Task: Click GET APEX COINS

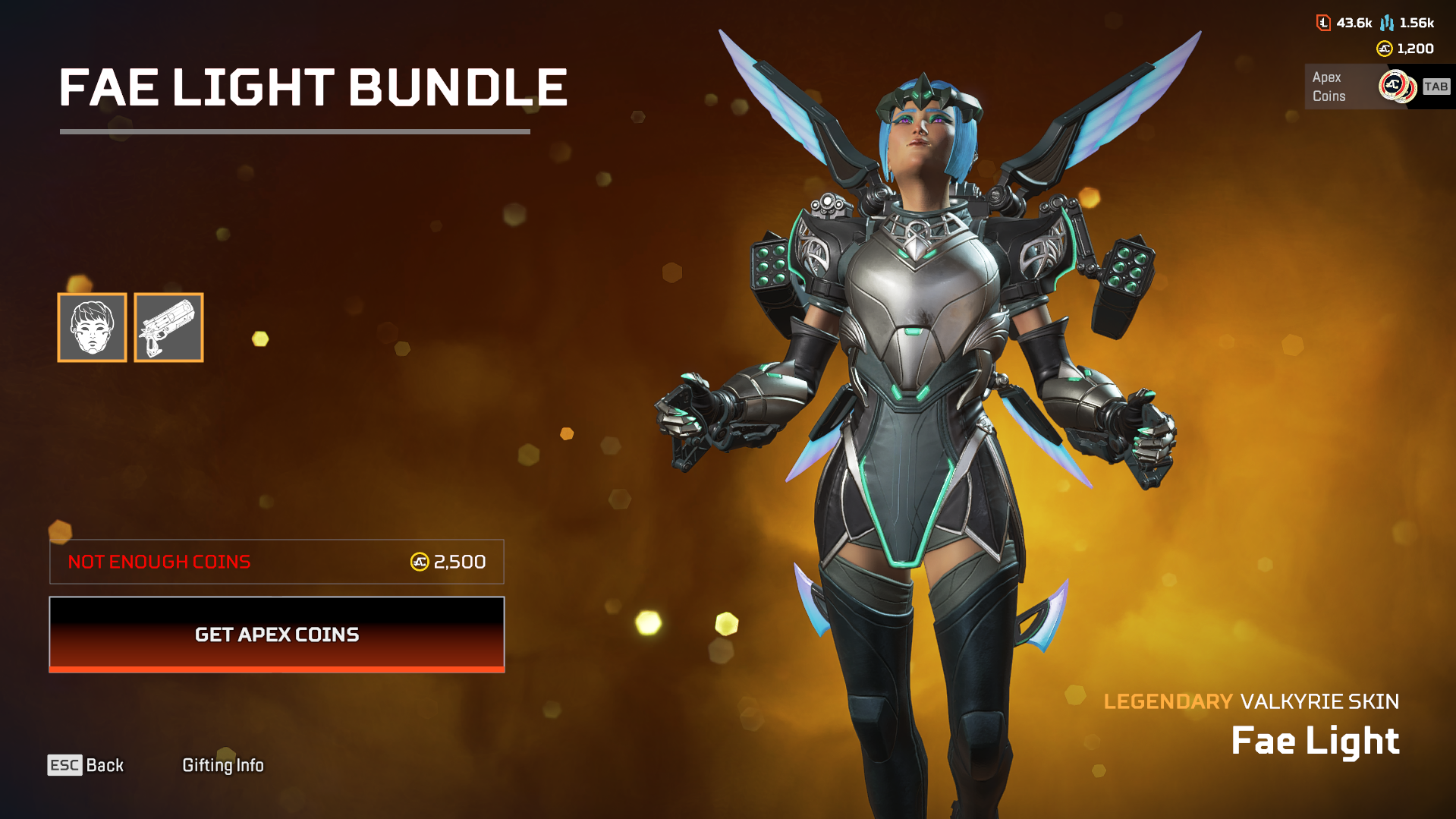Action: pyautogui.click(x=276, y=635)
